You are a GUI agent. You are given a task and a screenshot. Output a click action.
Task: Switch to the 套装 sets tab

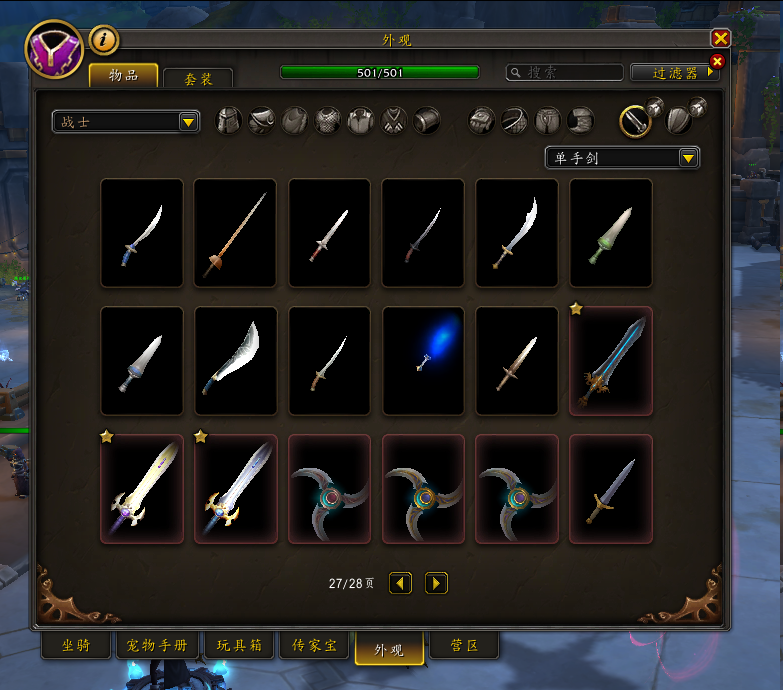(x=198, y=79)
